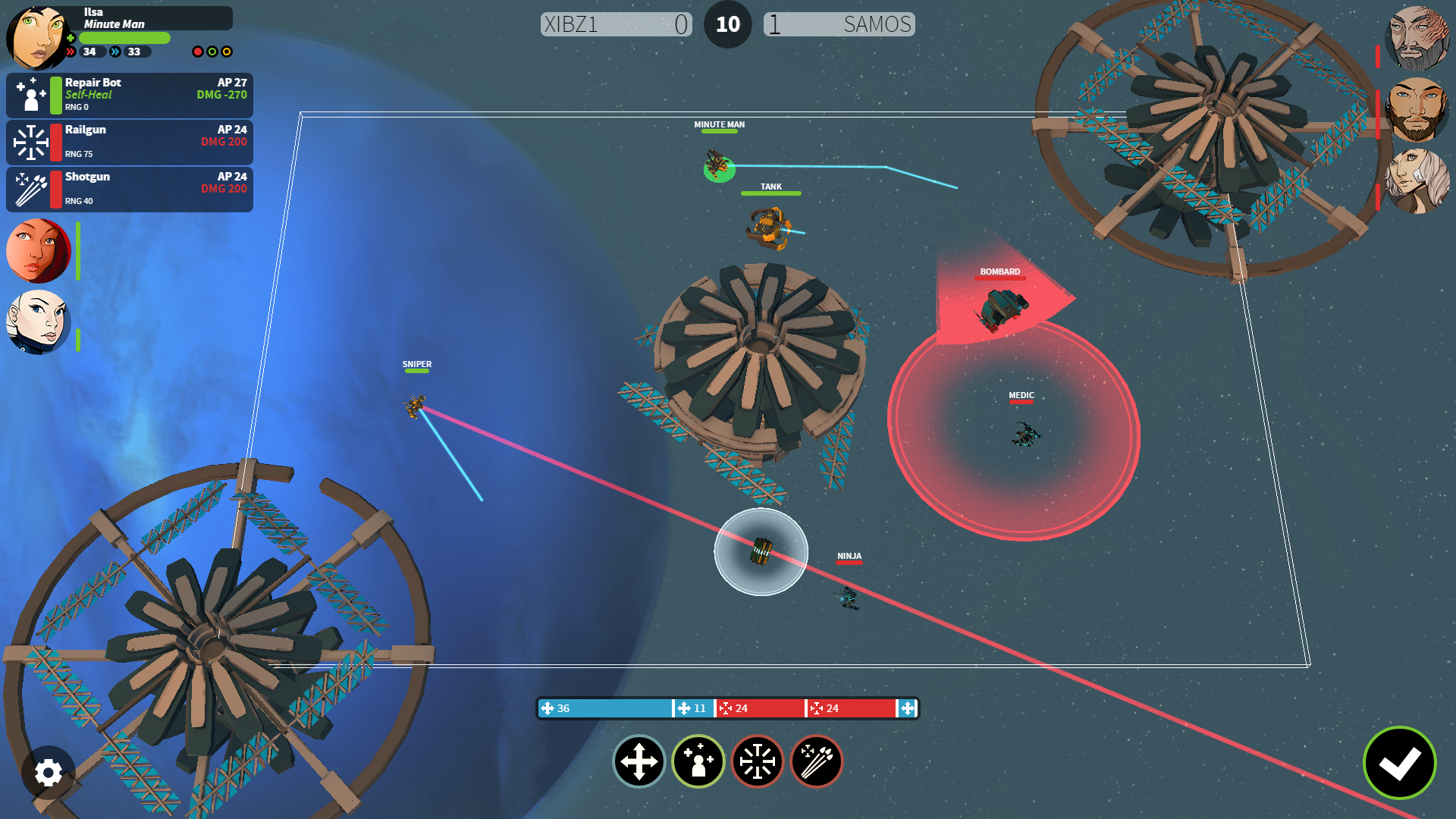Viewport: 1456px width, 819px height.
Task: Select Ilsa's Minute Man portrait
Action: click(36, 36)
